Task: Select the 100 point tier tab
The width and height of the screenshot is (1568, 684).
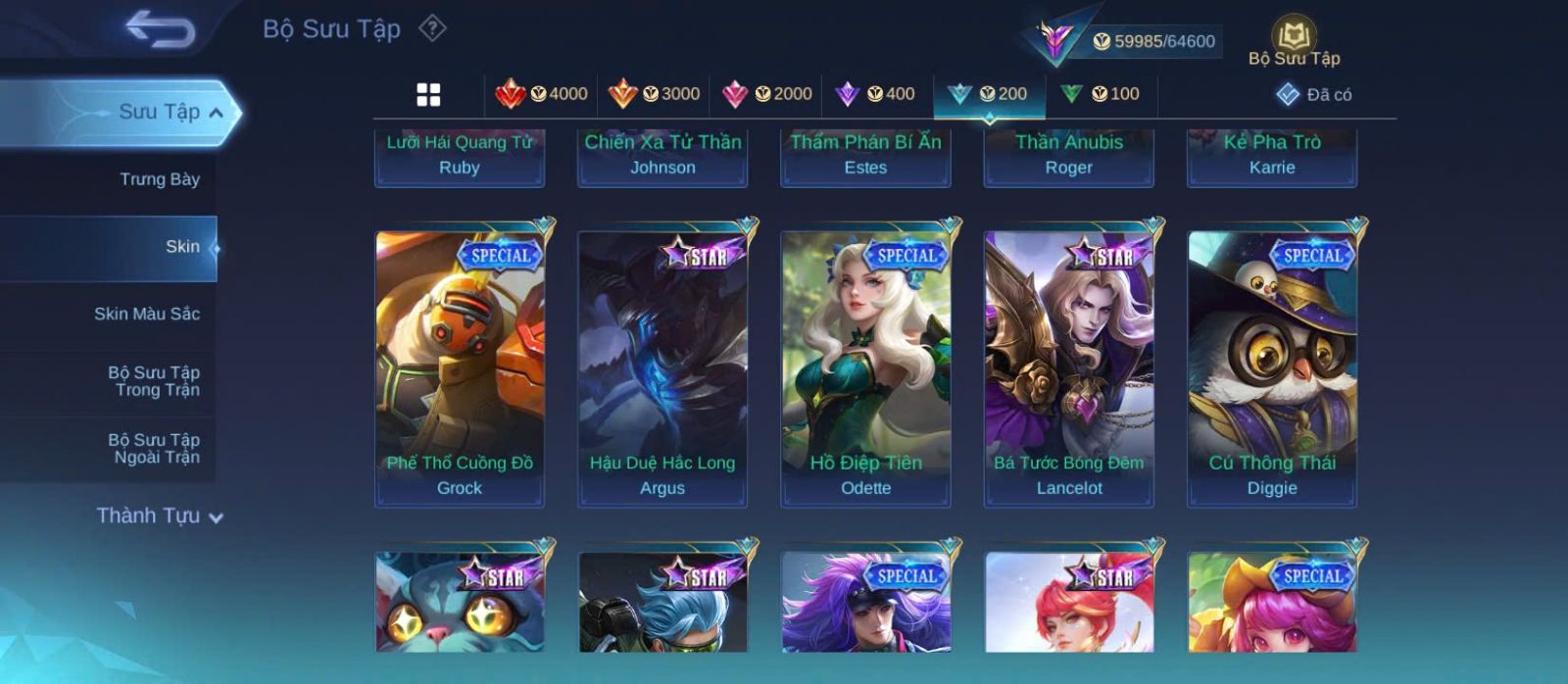Action: 1101,94
